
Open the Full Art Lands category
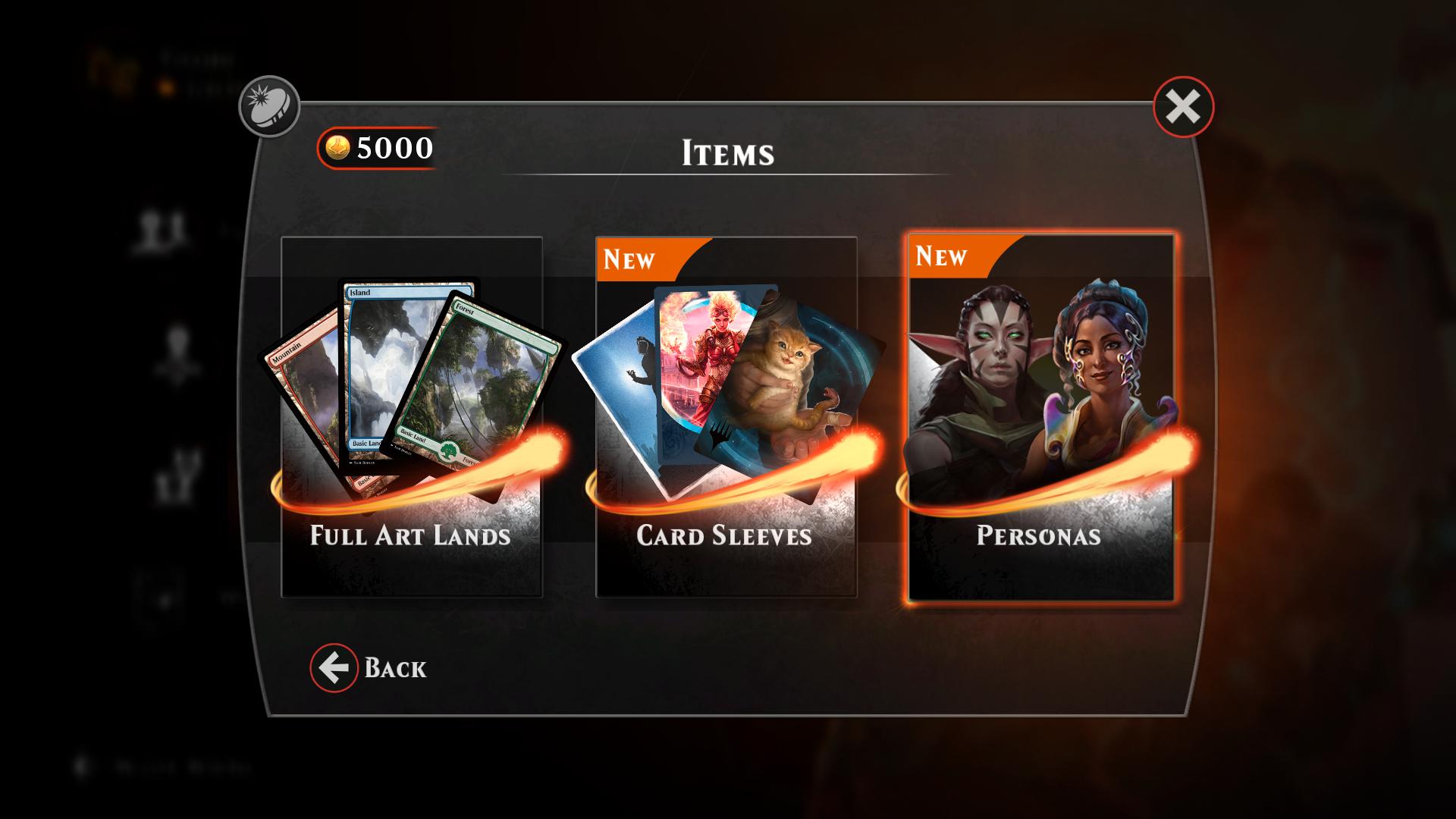click(412, 417)
